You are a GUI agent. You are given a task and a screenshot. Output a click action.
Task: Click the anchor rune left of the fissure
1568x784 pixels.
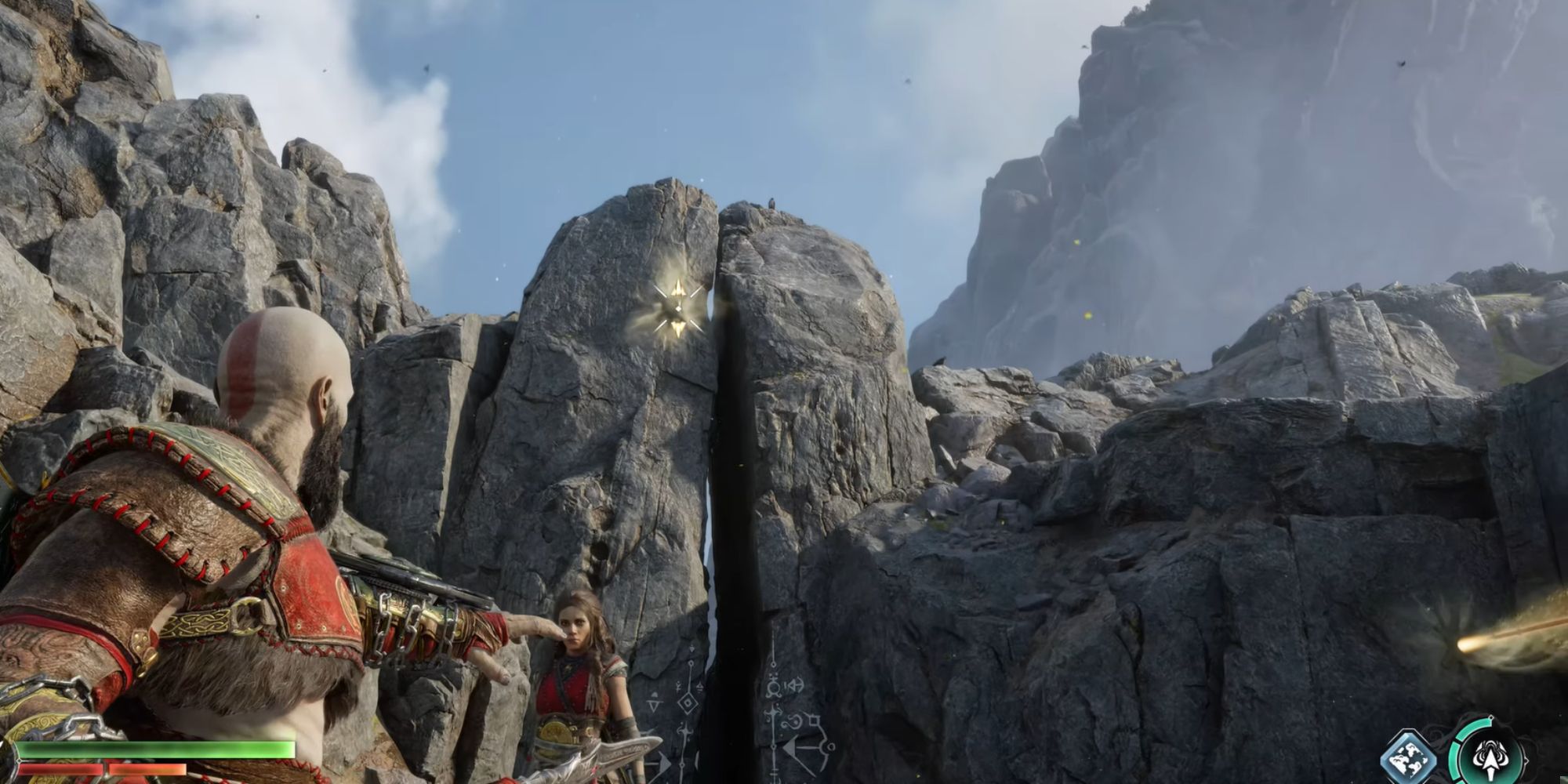(685, 732)
